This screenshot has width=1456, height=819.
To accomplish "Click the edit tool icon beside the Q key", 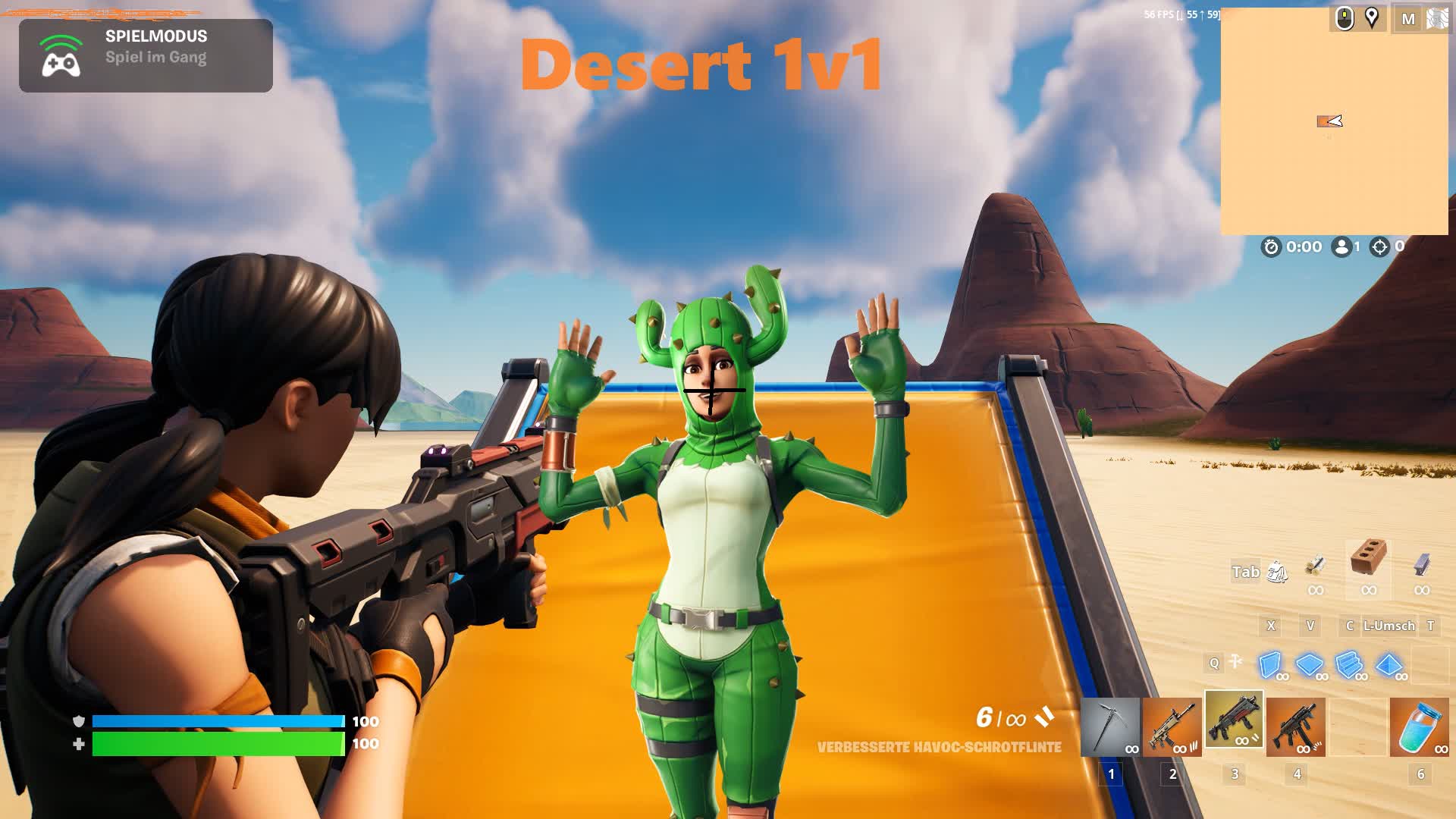I will [x=1235, y=663].
